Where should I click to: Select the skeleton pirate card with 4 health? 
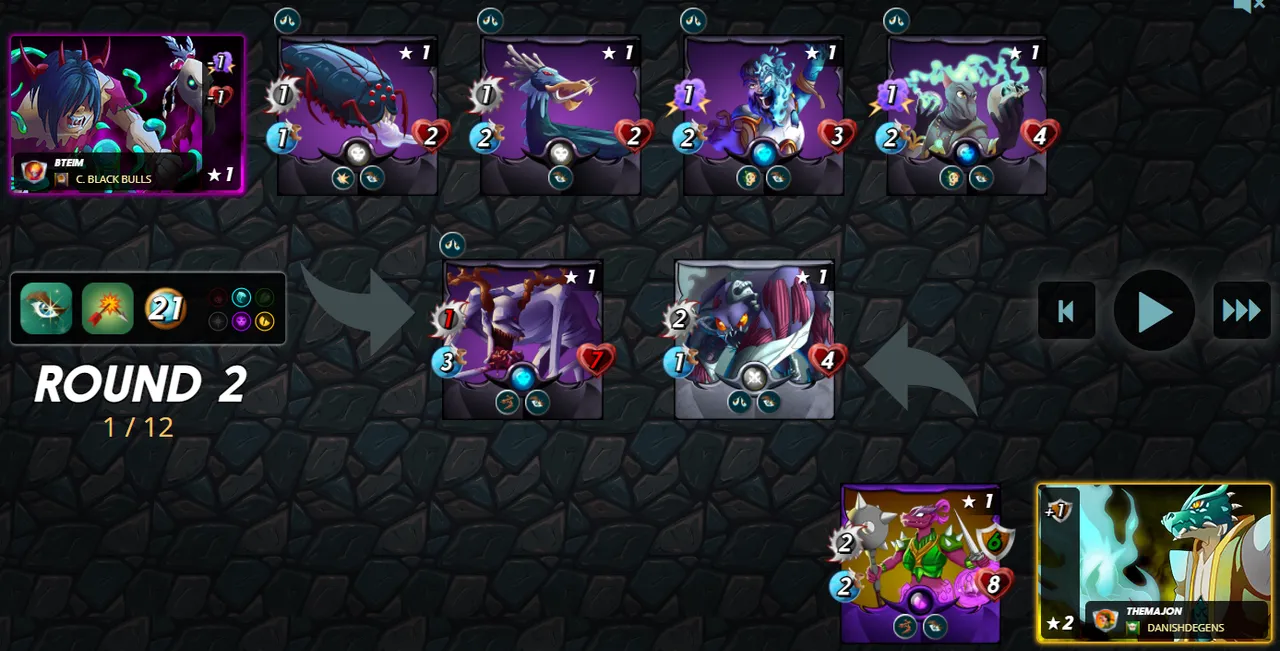point(754,338)
